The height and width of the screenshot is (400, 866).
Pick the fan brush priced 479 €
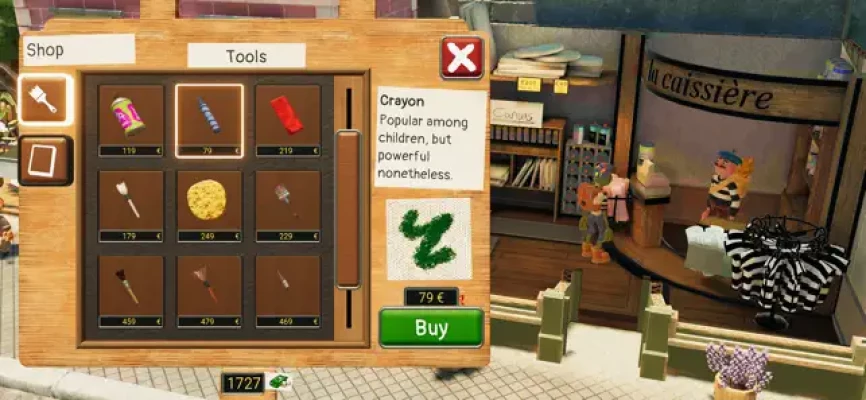point(209,290)
